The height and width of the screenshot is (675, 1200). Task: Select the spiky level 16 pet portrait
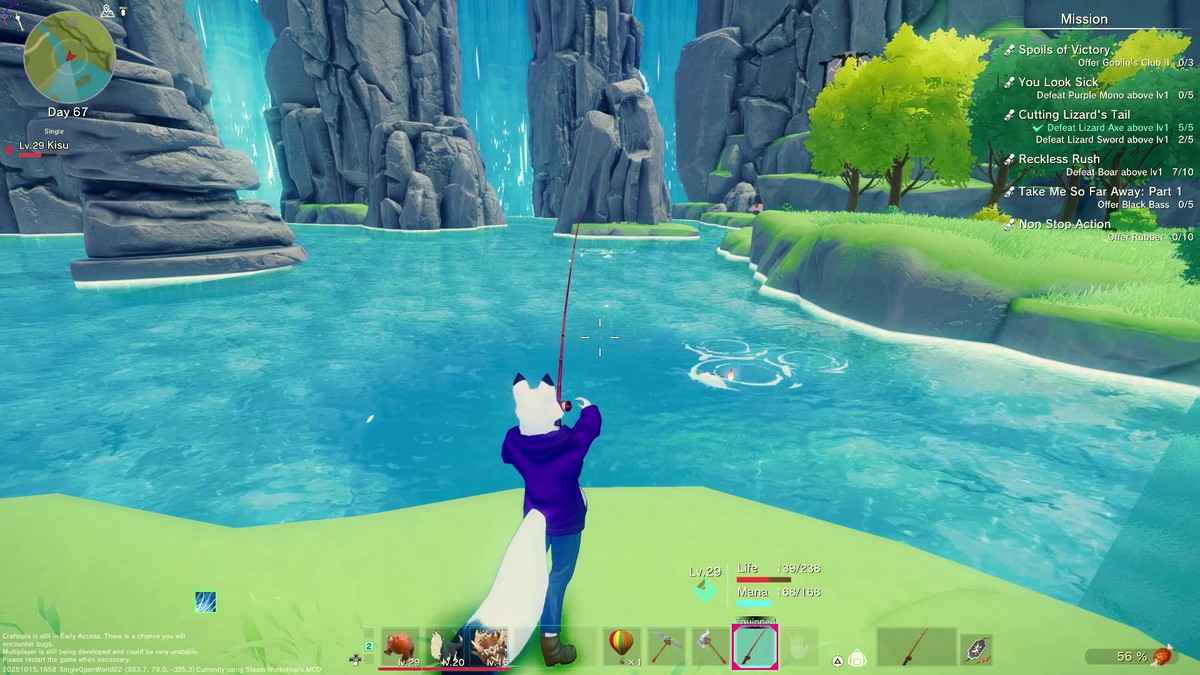(x=489, y=647)
